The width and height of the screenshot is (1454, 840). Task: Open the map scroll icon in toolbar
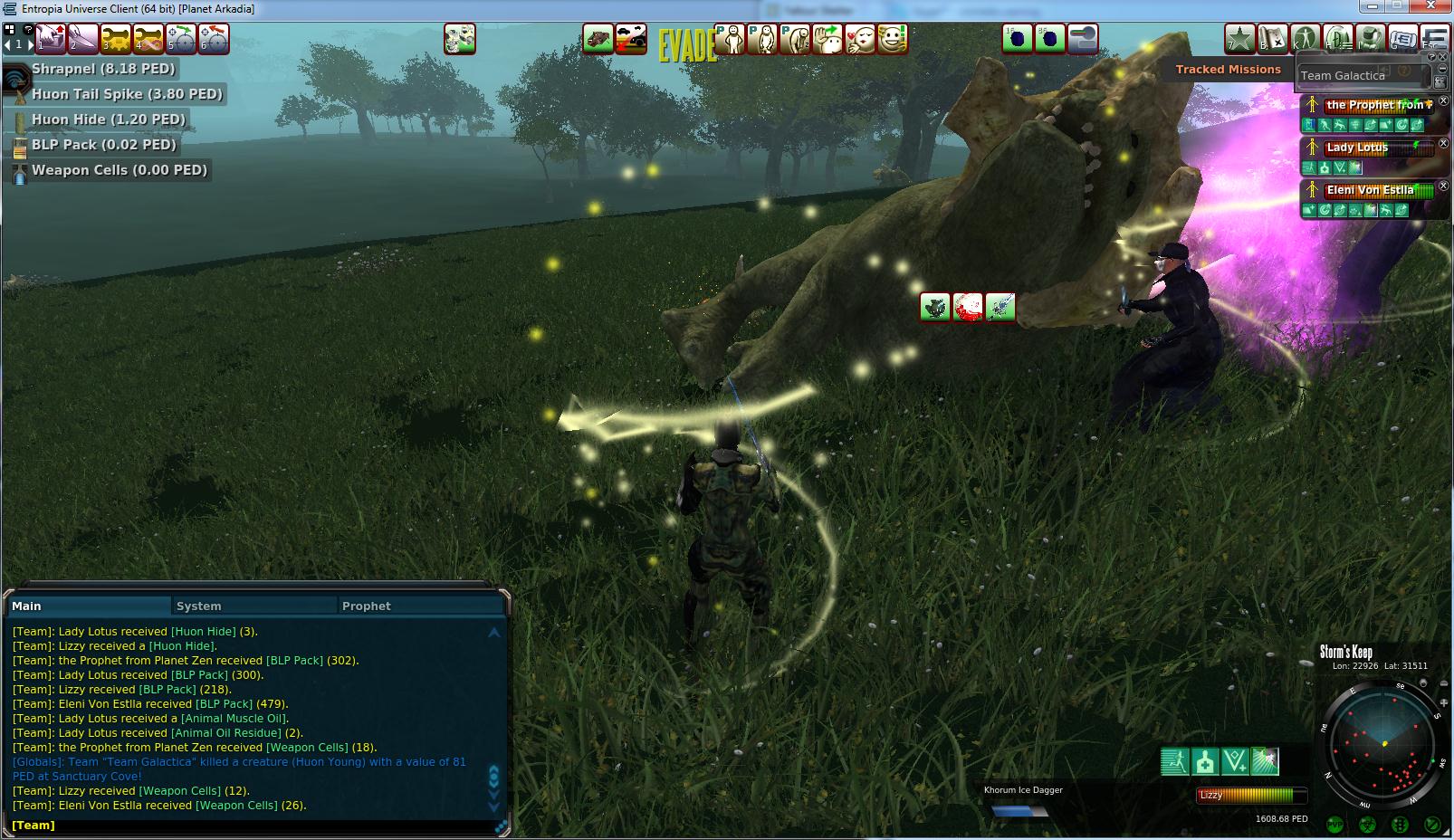[x=1273, y=39]
